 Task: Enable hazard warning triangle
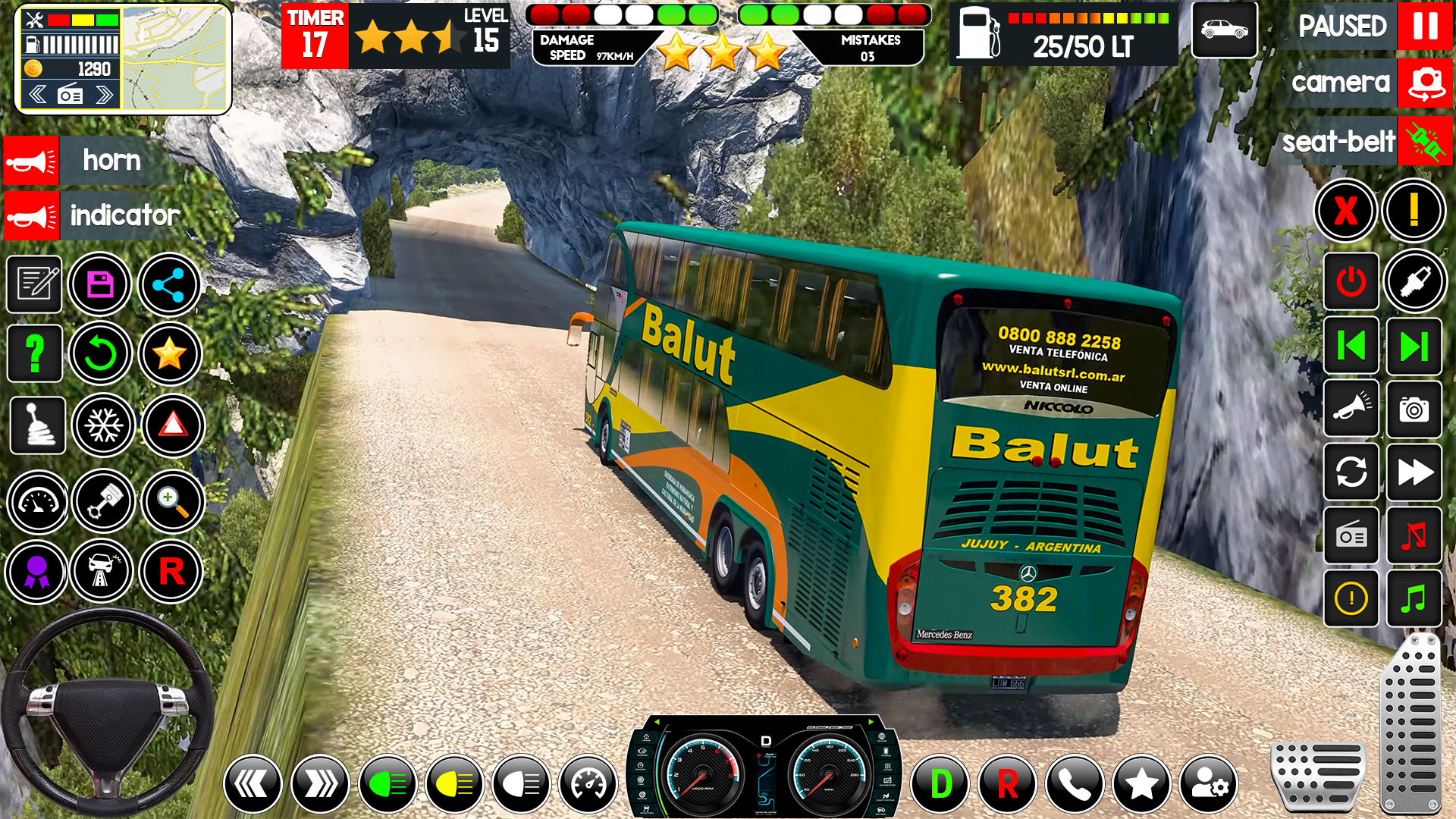[171, 425]
